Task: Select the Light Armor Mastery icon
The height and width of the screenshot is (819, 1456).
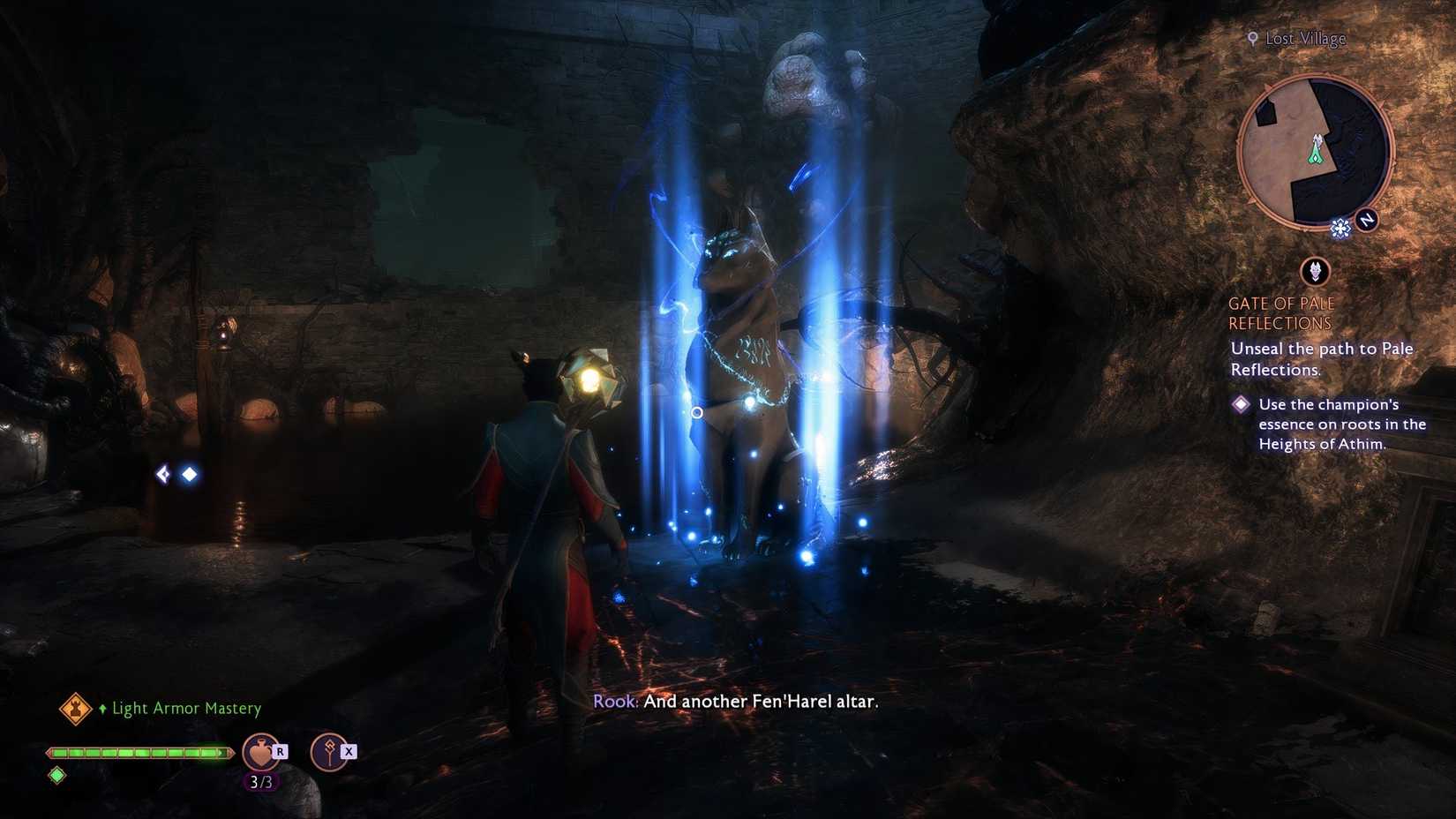Action: point(75,708)
